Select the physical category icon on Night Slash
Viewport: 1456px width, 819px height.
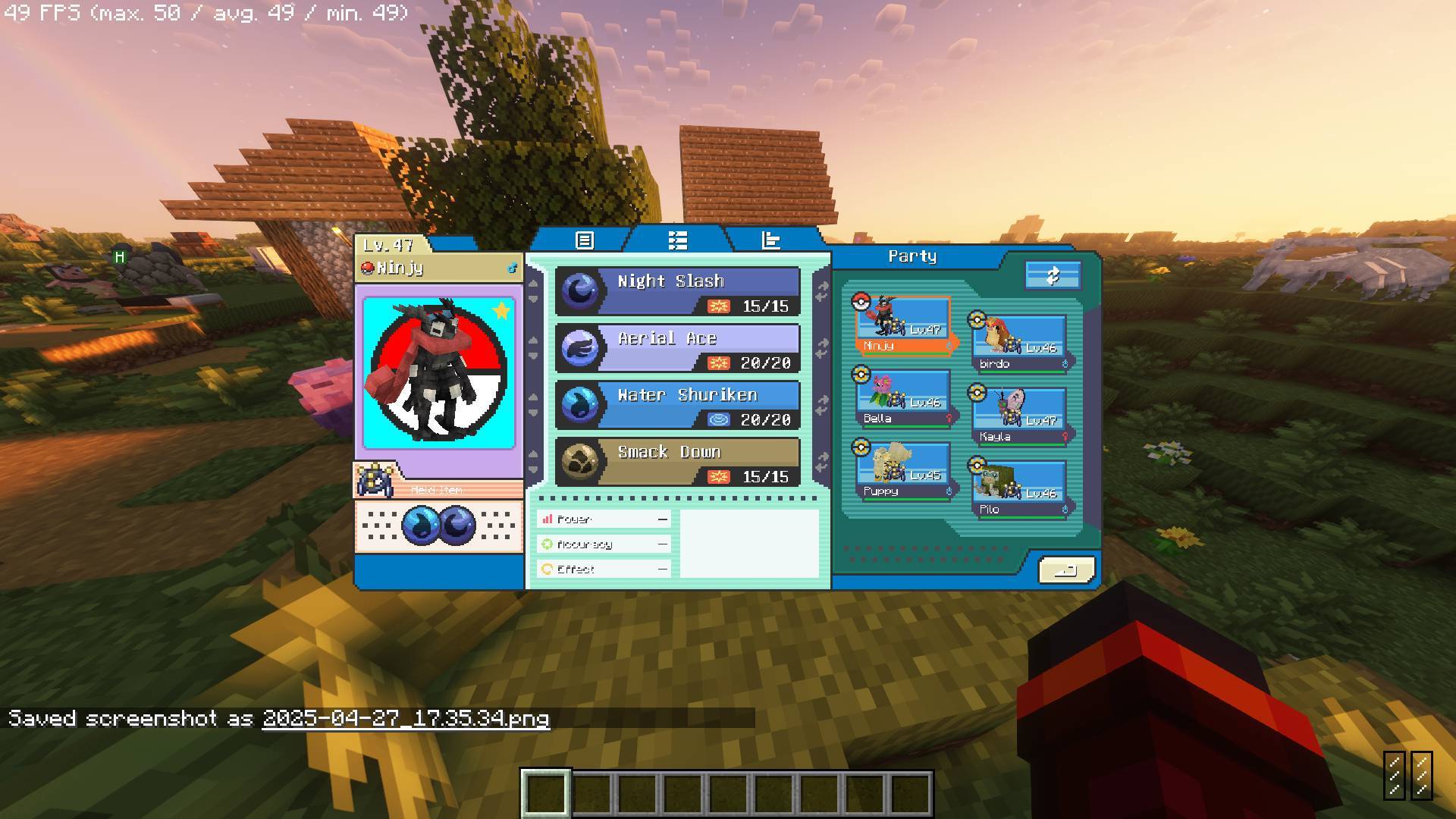(x=719, y=307)
